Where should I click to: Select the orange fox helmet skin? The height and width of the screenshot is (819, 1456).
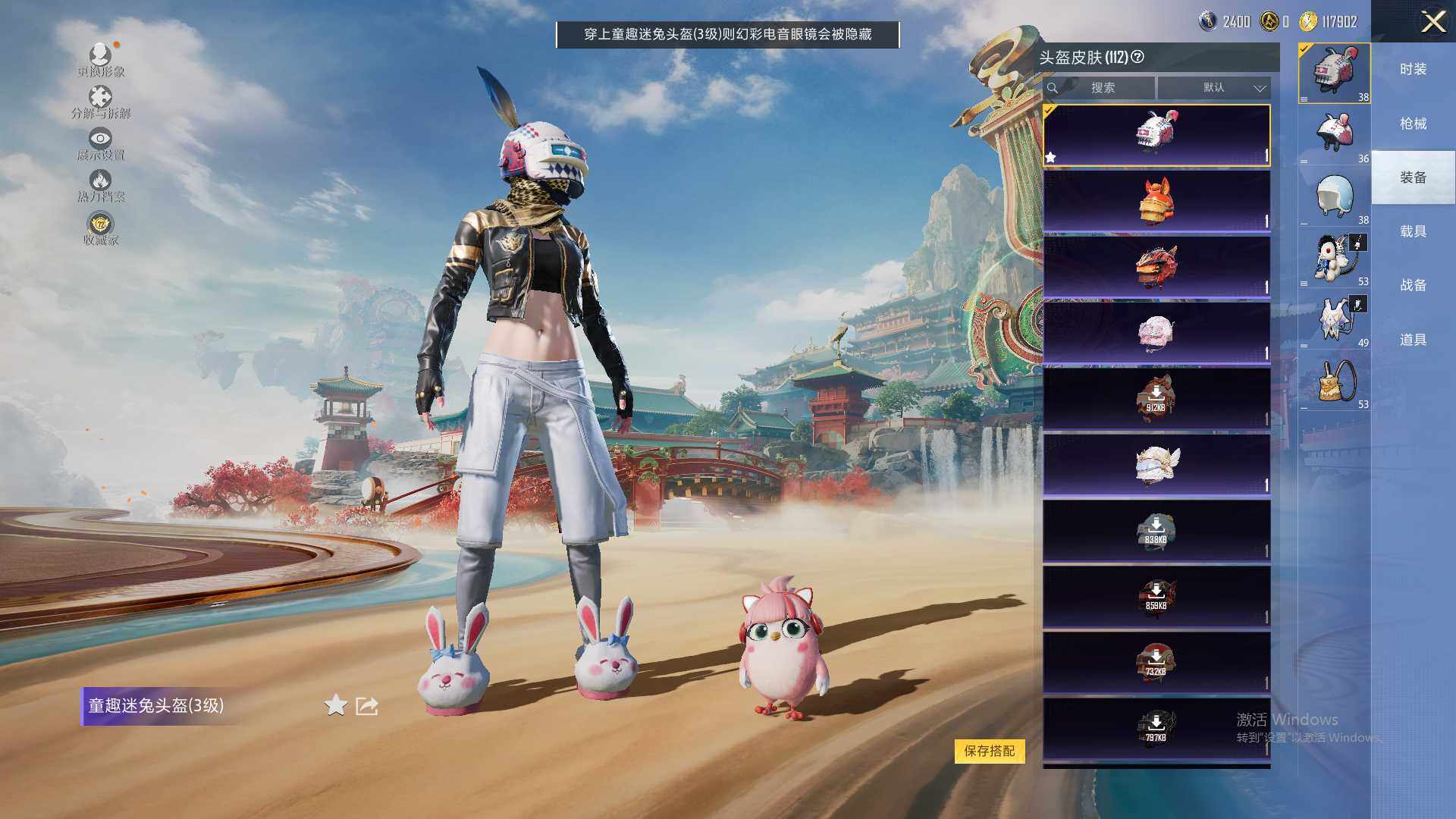[1156, 201]
